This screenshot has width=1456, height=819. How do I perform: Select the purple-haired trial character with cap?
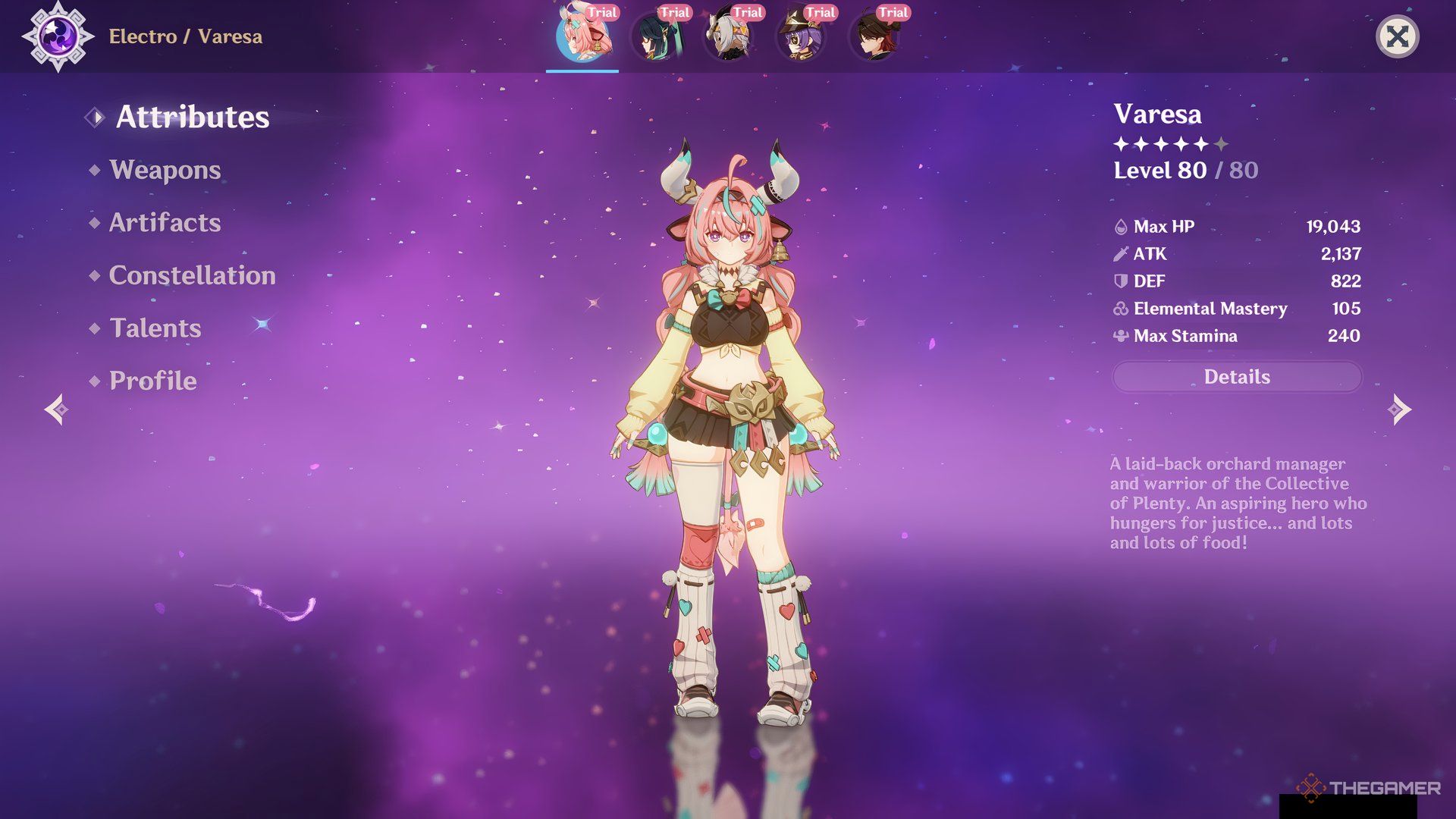(801, 36)
